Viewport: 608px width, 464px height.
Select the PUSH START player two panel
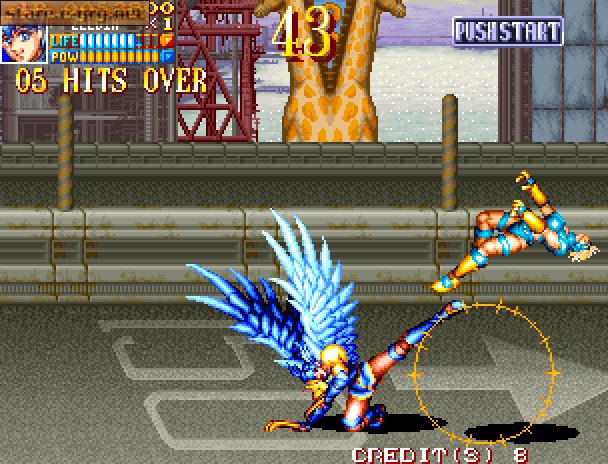pos(507,31)
